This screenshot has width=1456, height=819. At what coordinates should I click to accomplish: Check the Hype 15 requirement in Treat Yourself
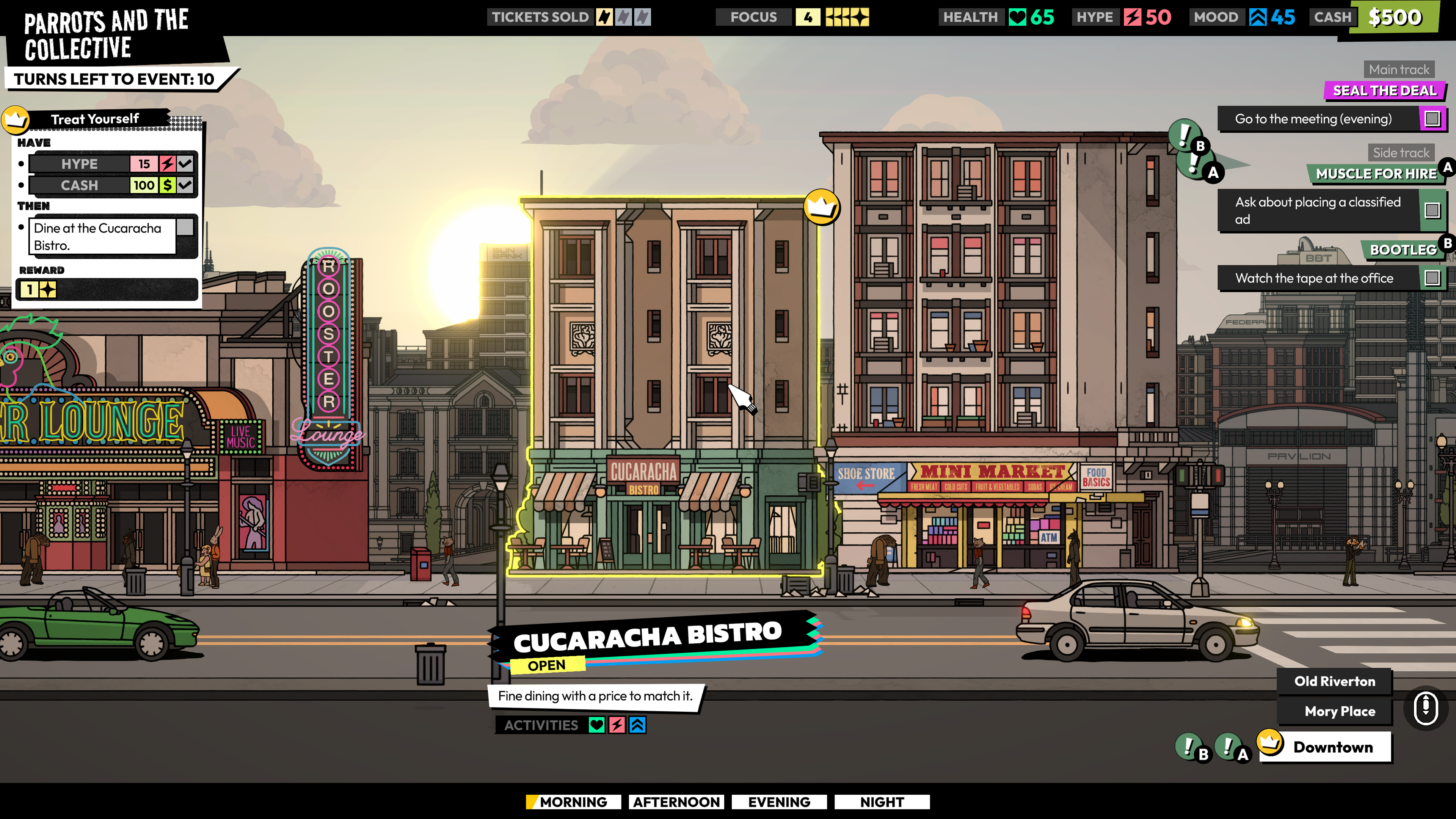tap(185, 163)
